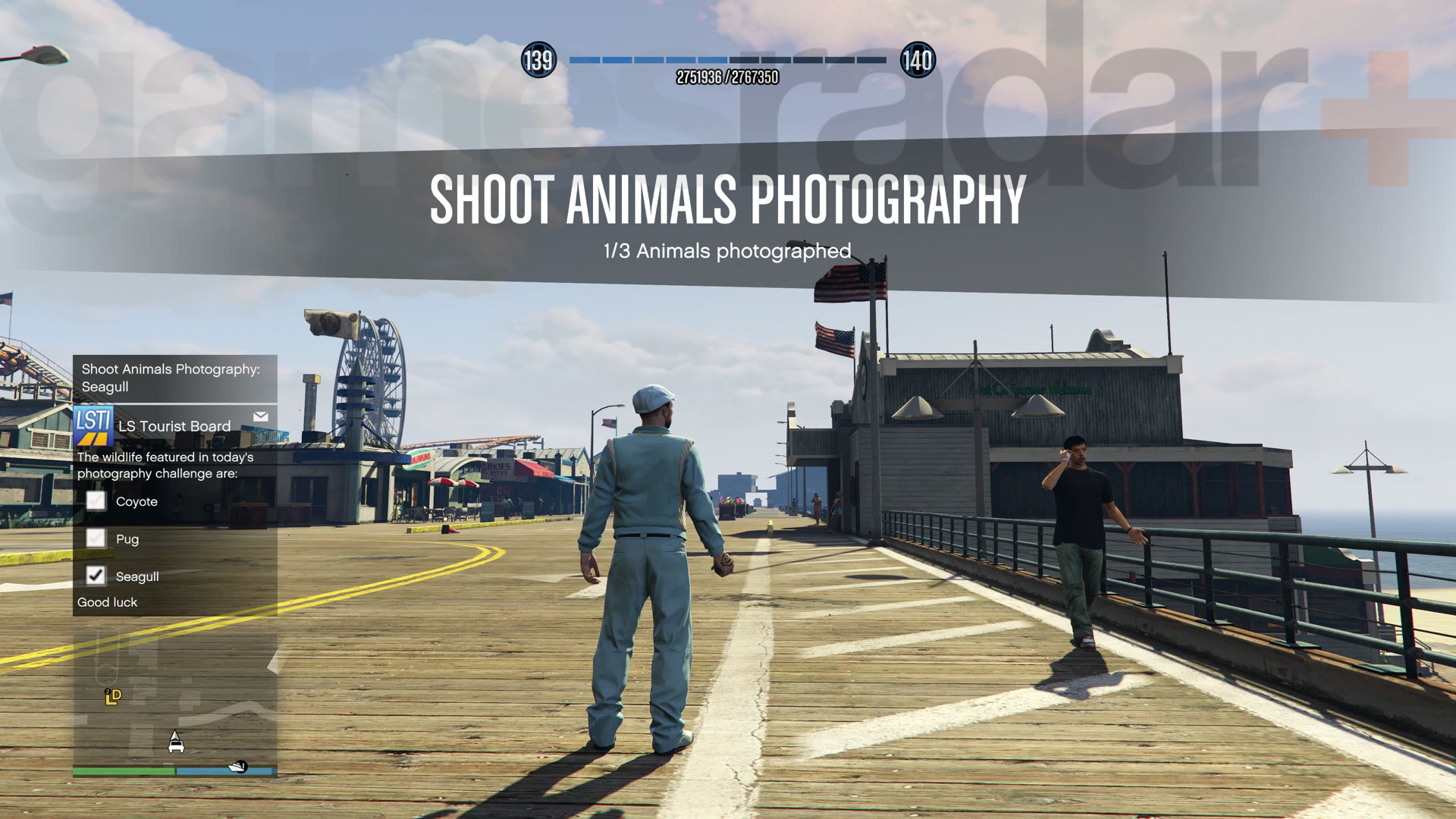Select the rank 140 badge
1456x819 pixels.
click(x=918, y=60)
